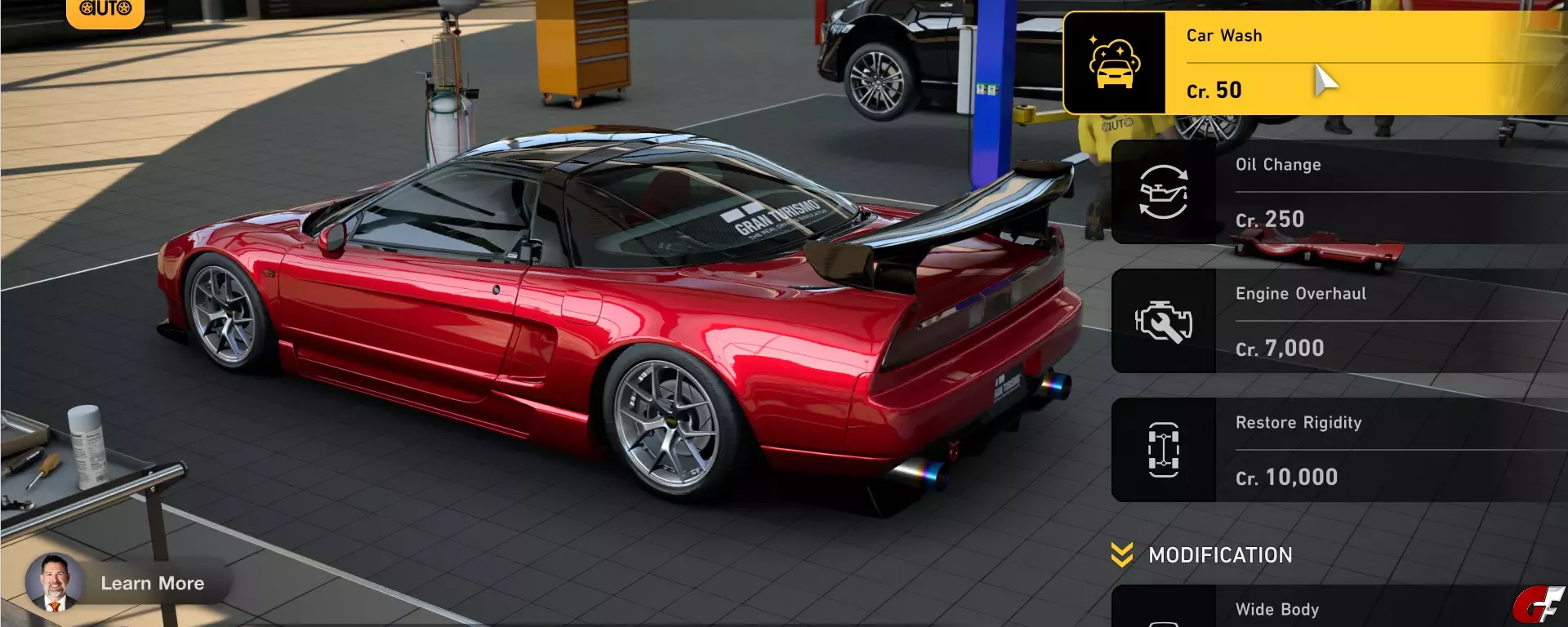
Task: Open the Wide Body modification
Action: click(1339, 608)
